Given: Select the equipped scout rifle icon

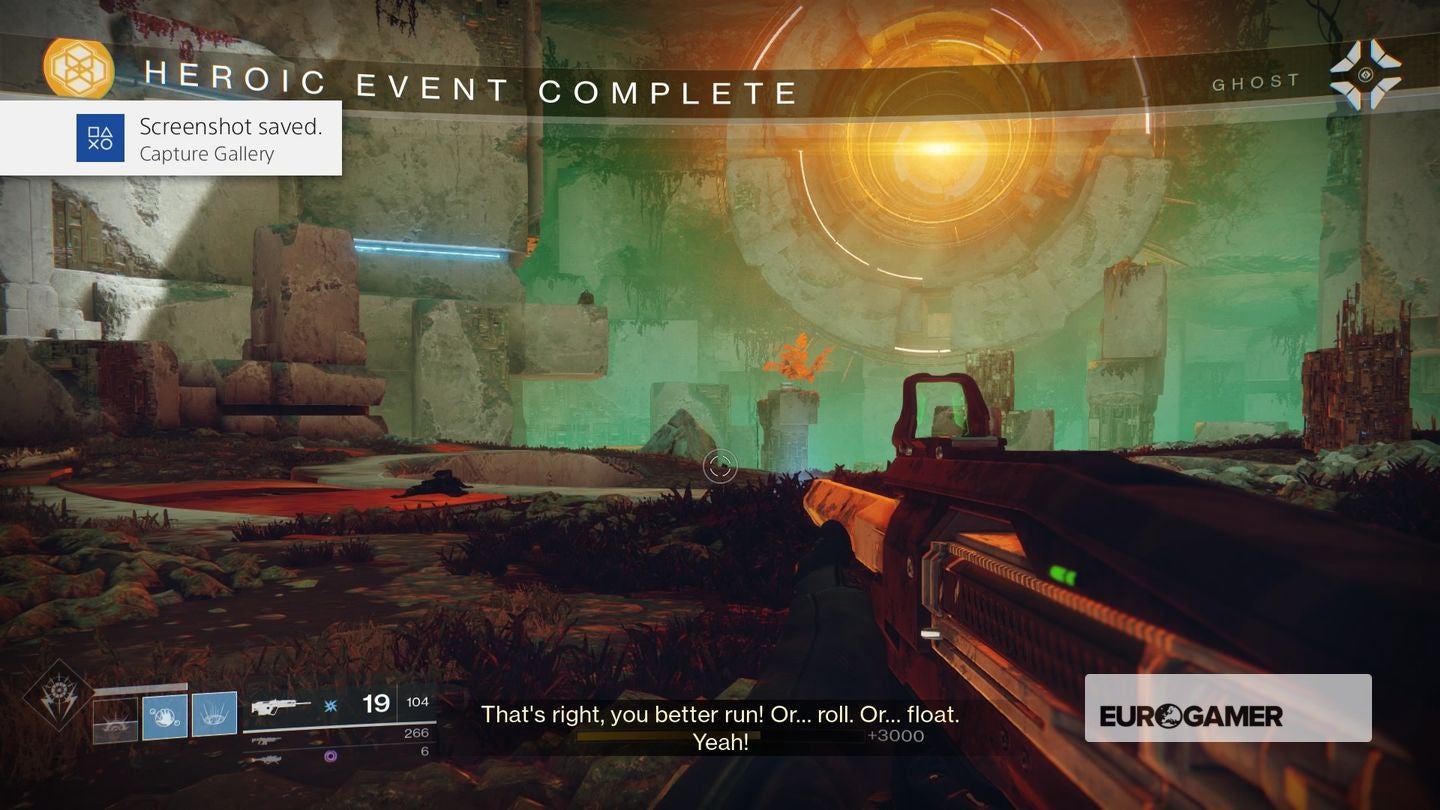Looking at the screenshot, I should (x=280, y=706).
